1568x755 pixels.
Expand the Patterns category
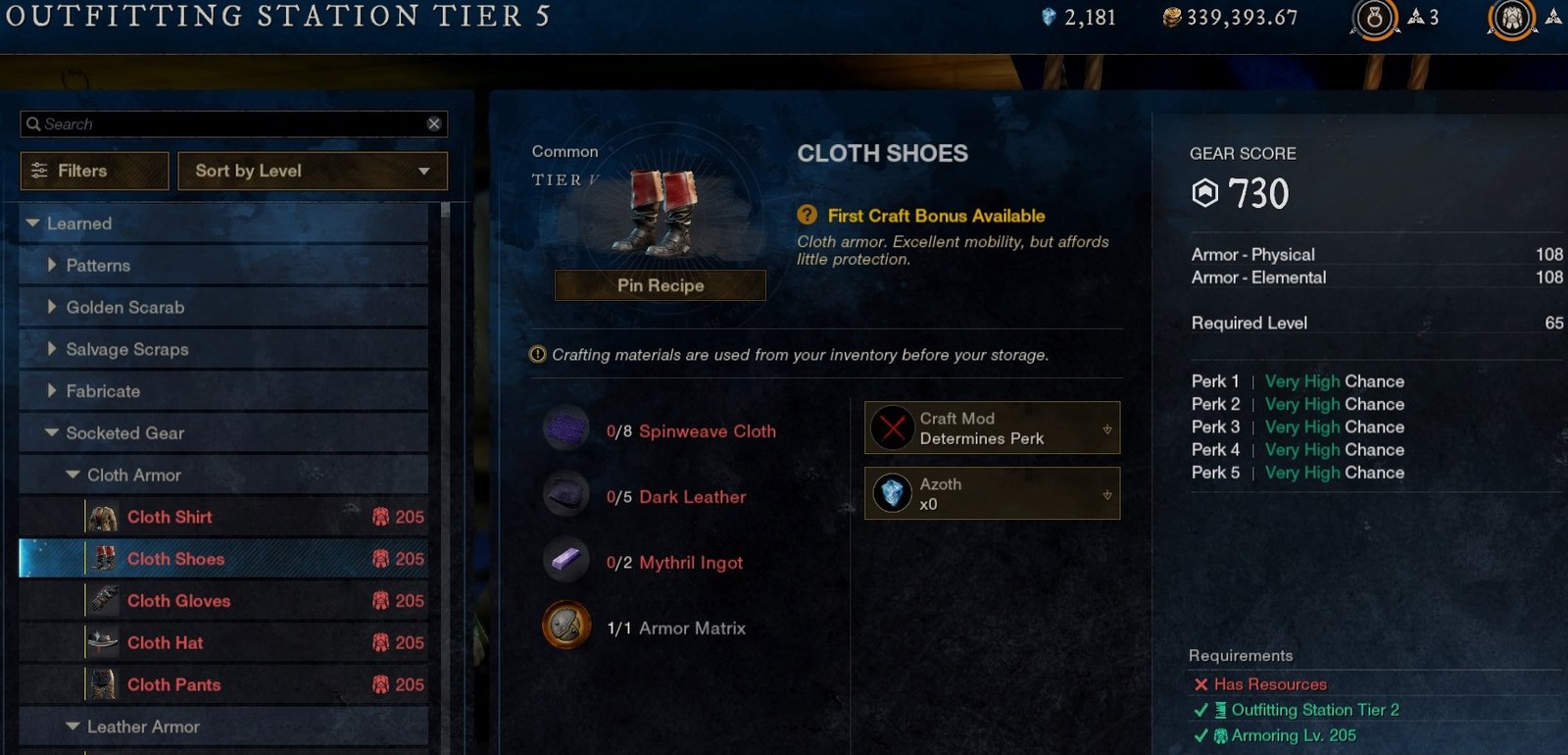pos(52,266)
